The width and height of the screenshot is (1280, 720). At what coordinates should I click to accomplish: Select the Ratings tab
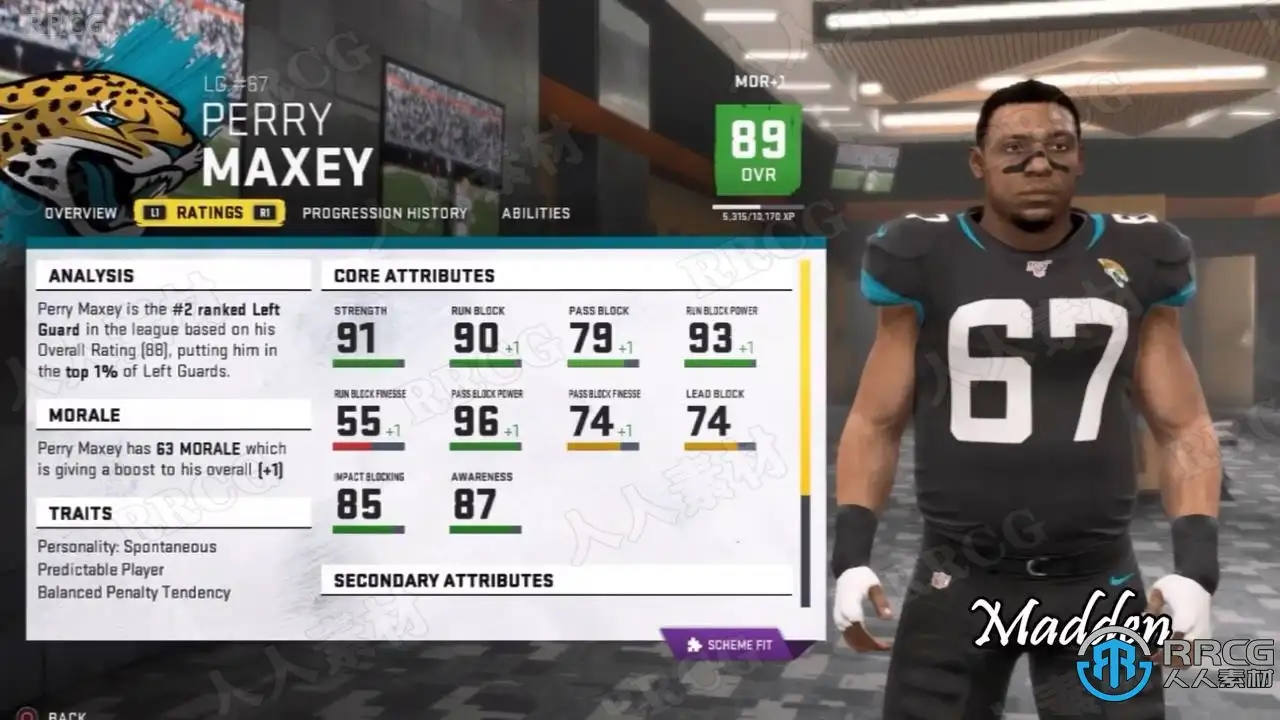[x=209, y=213]
